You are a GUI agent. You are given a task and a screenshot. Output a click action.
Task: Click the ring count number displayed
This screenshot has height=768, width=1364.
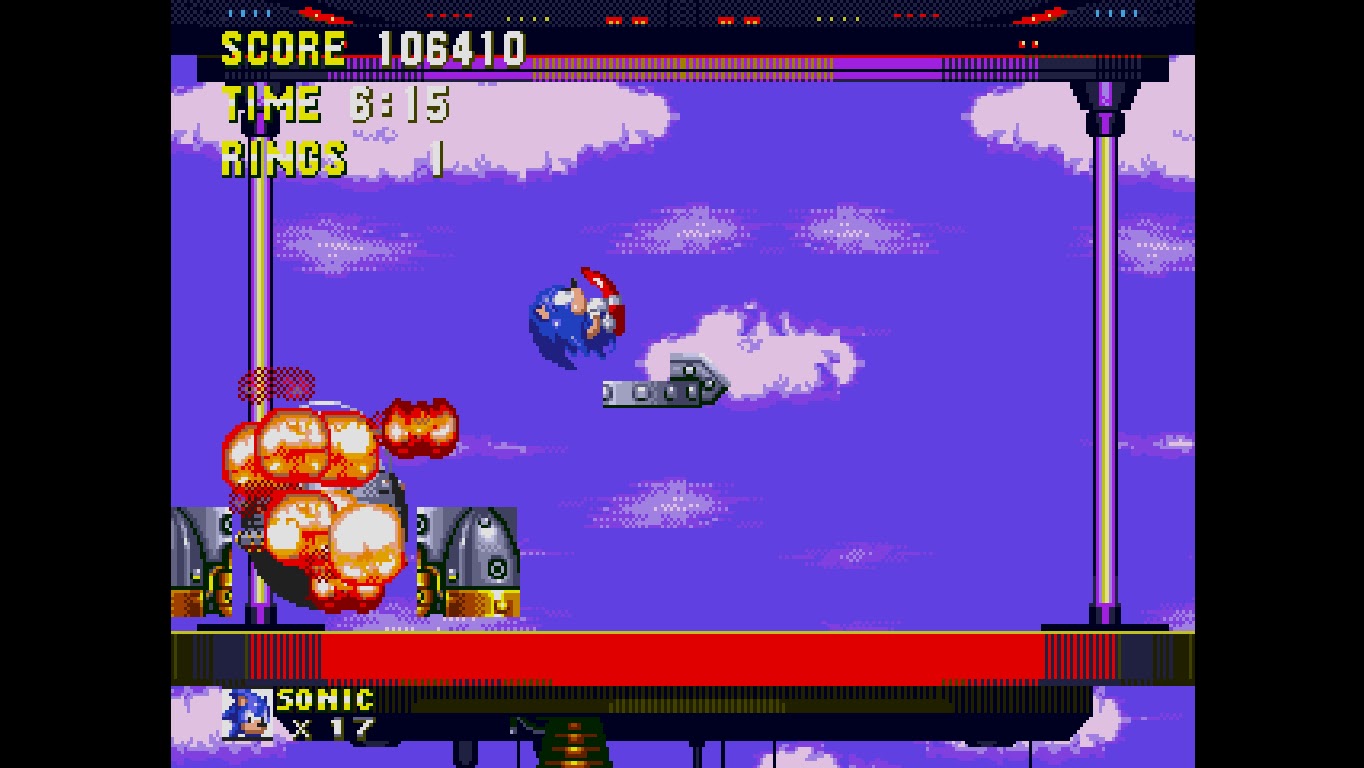pos(438,157)
